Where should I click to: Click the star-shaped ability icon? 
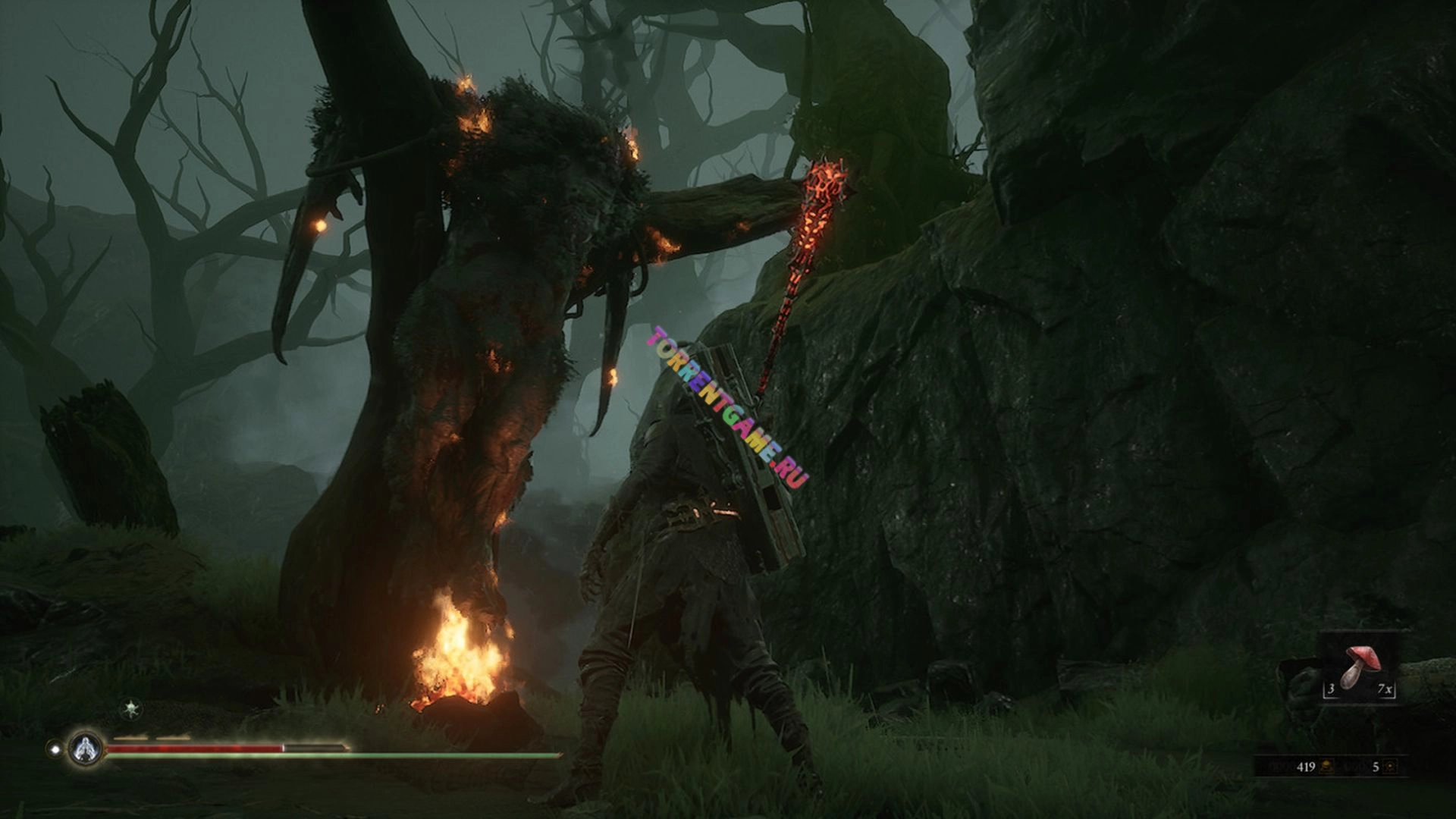[133, 710]
